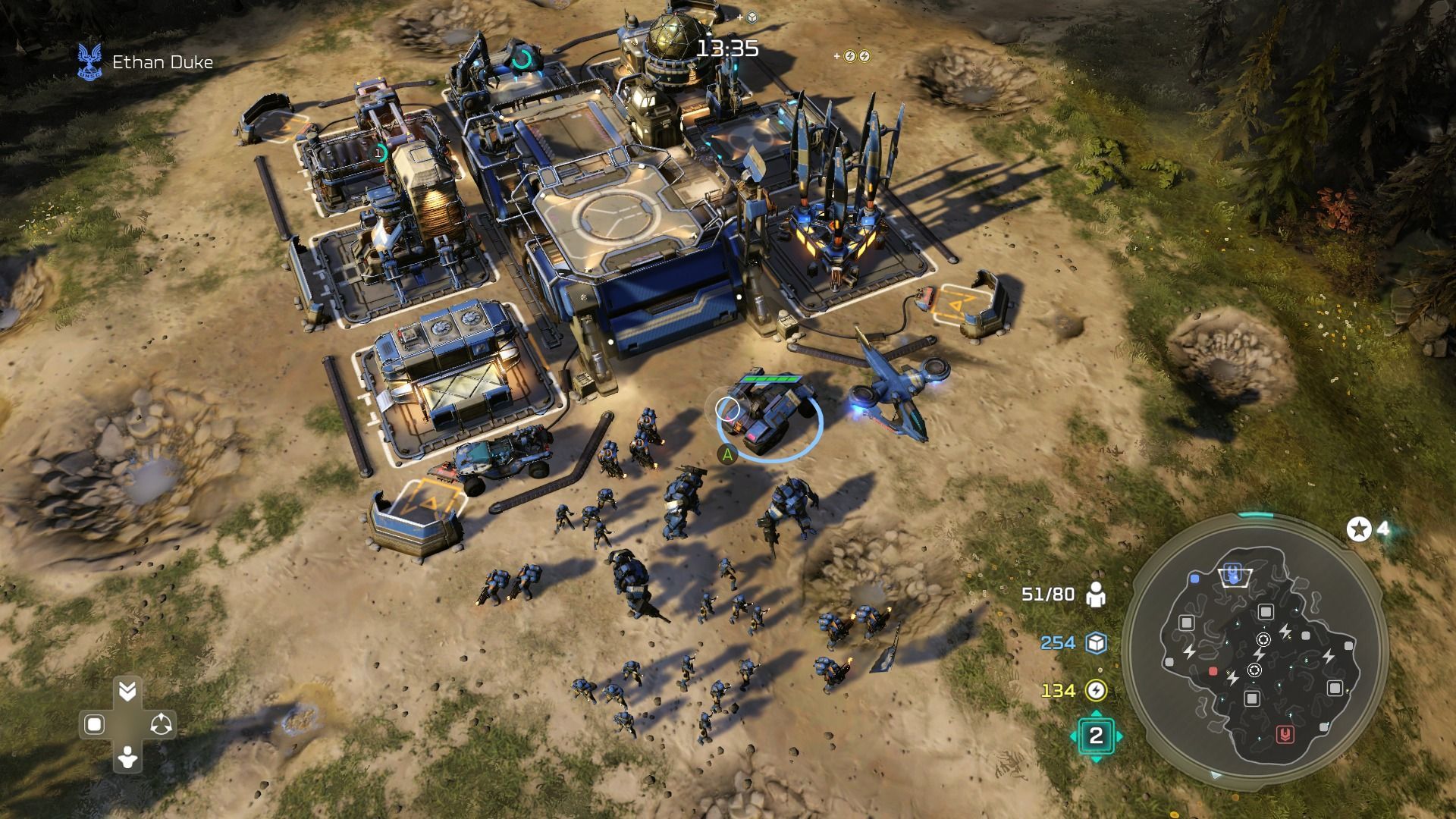Activate the rounded square D-pad icon
This screenshot has height=819, width=1456.
(94, 725)
